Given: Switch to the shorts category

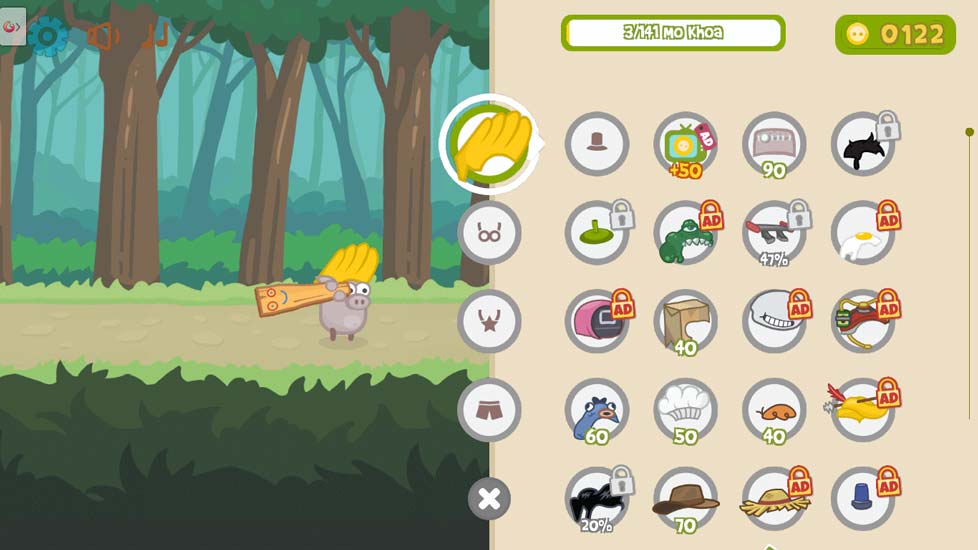Looking at the screenshot, I should click(489, 409).
